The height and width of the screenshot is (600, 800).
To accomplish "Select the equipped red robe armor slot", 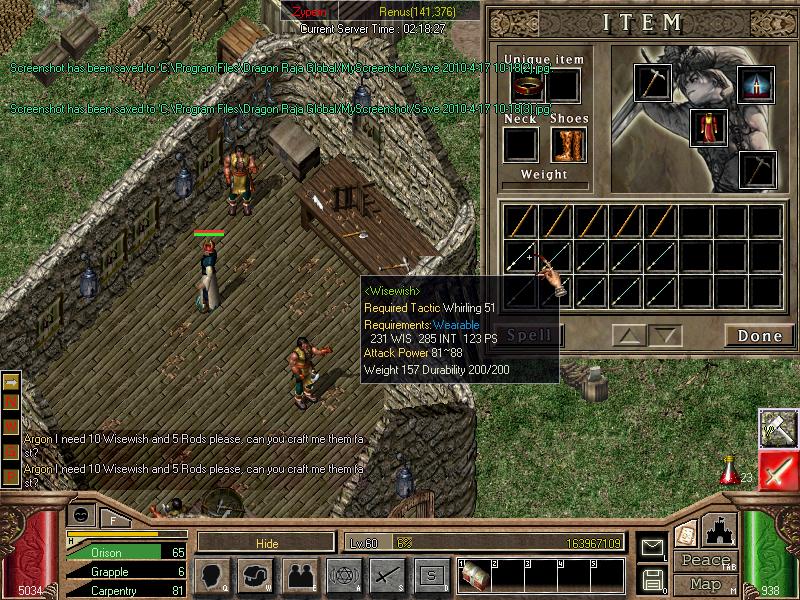I will (708, 128).
